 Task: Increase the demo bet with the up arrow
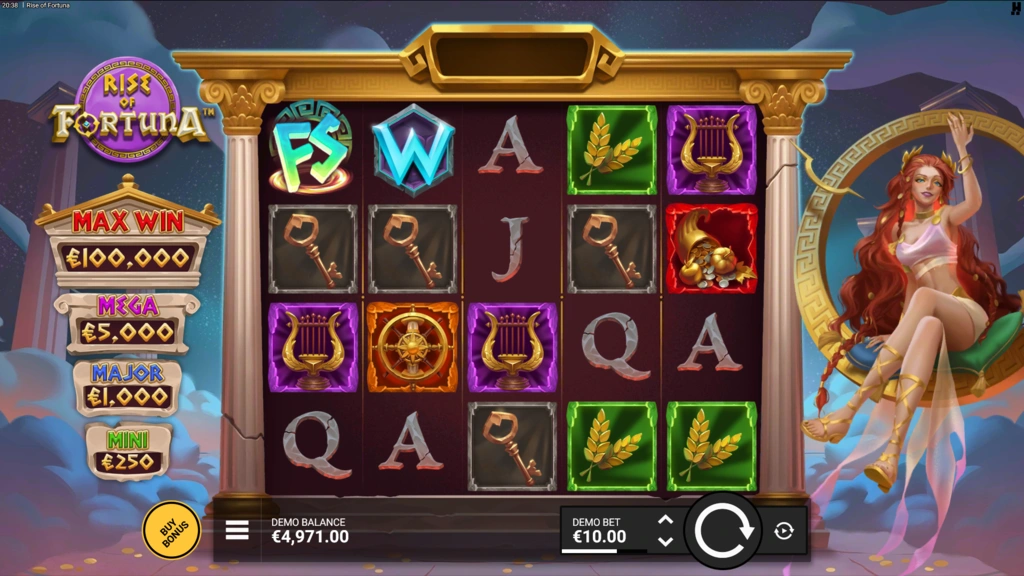pos(665,520)
